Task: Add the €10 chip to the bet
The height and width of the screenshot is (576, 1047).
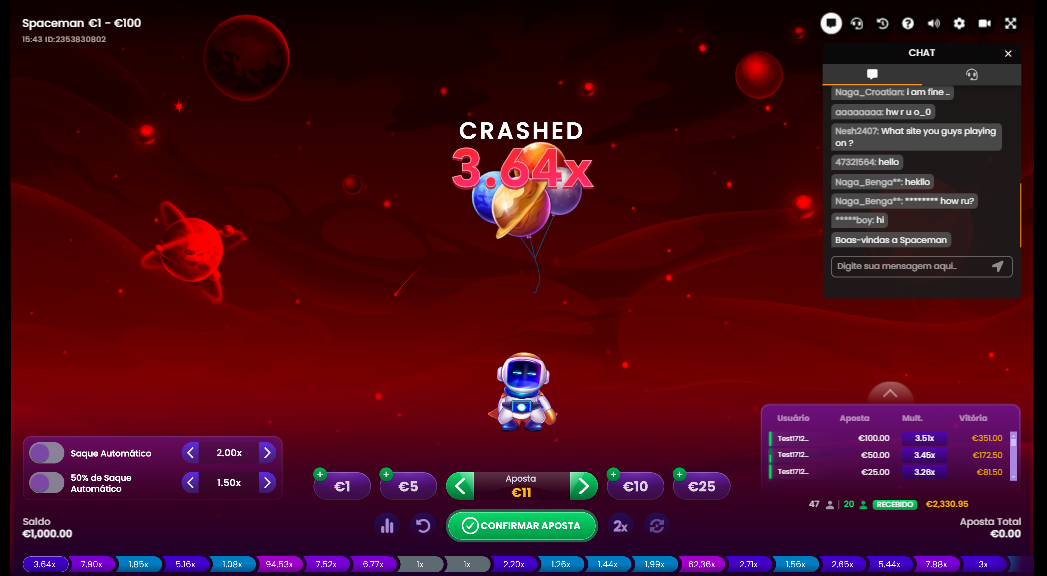Action: pos(635,486)
